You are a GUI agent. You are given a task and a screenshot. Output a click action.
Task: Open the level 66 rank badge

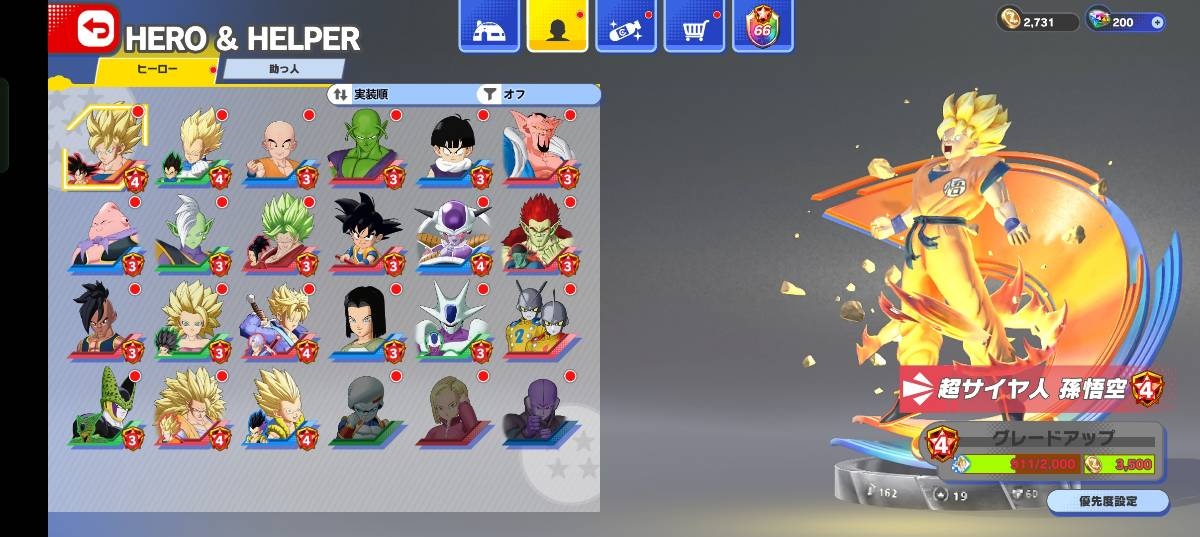(763, 26)
